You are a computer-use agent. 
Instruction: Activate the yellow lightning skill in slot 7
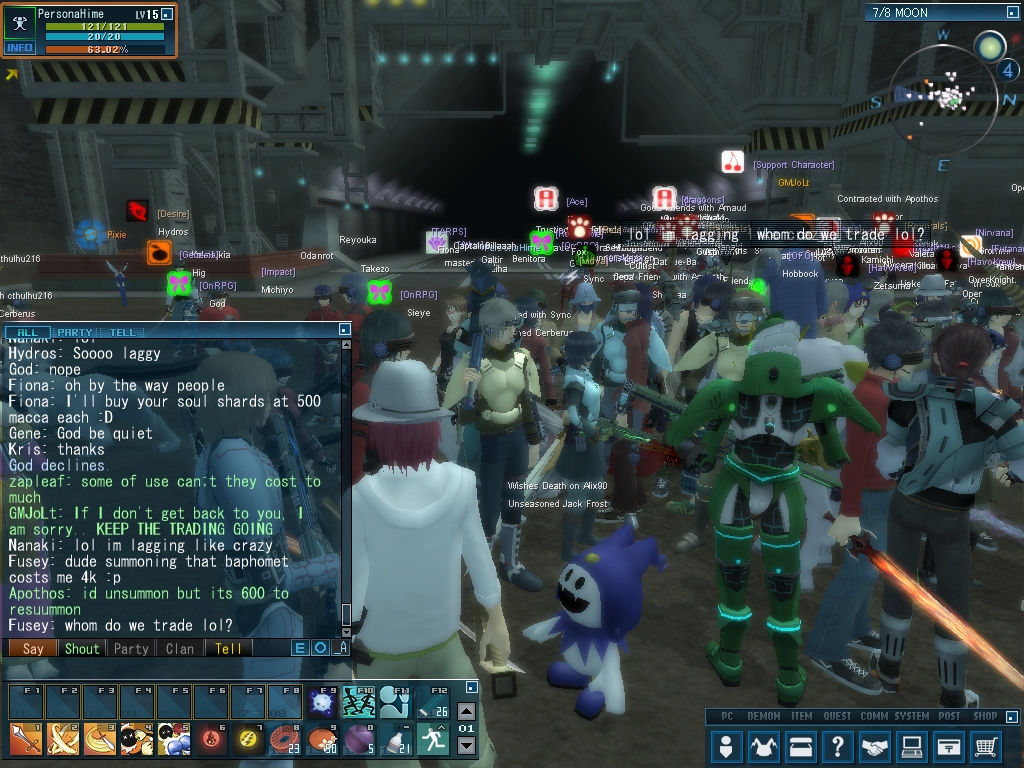(x=248, y=739)
